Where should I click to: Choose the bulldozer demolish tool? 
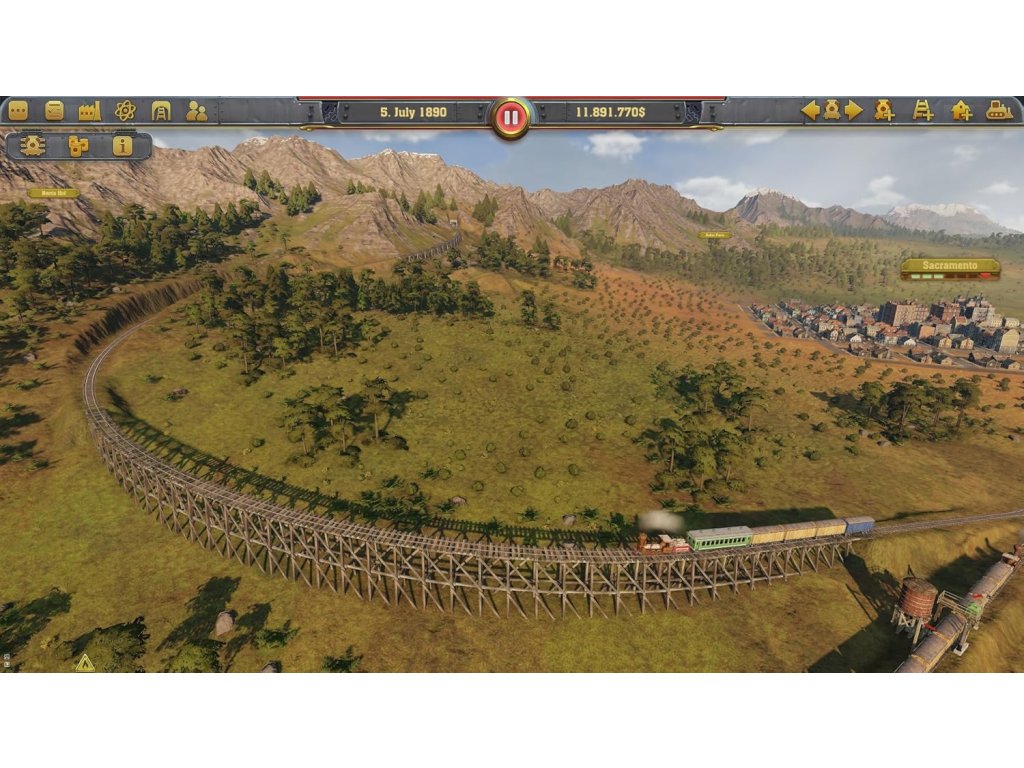point(1000,111)
